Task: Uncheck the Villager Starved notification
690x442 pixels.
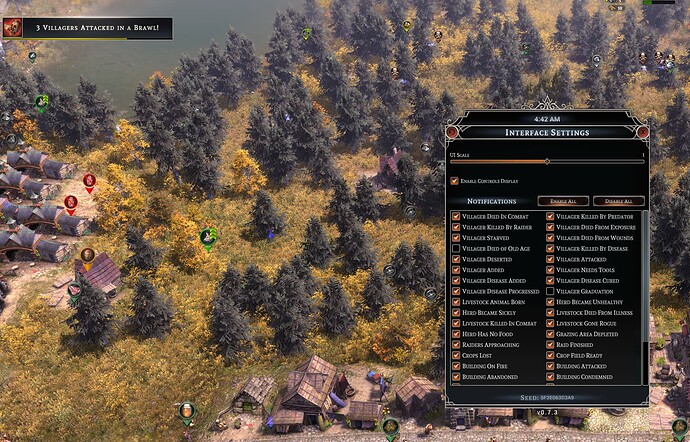Action: [456, 238]
